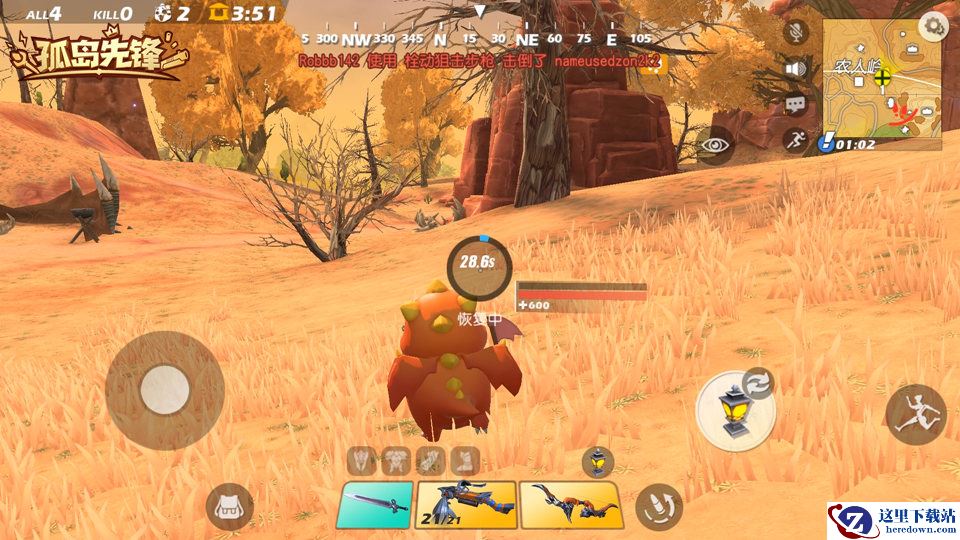
Task: Open the settings gear
Action: click(x=934, y=26)
